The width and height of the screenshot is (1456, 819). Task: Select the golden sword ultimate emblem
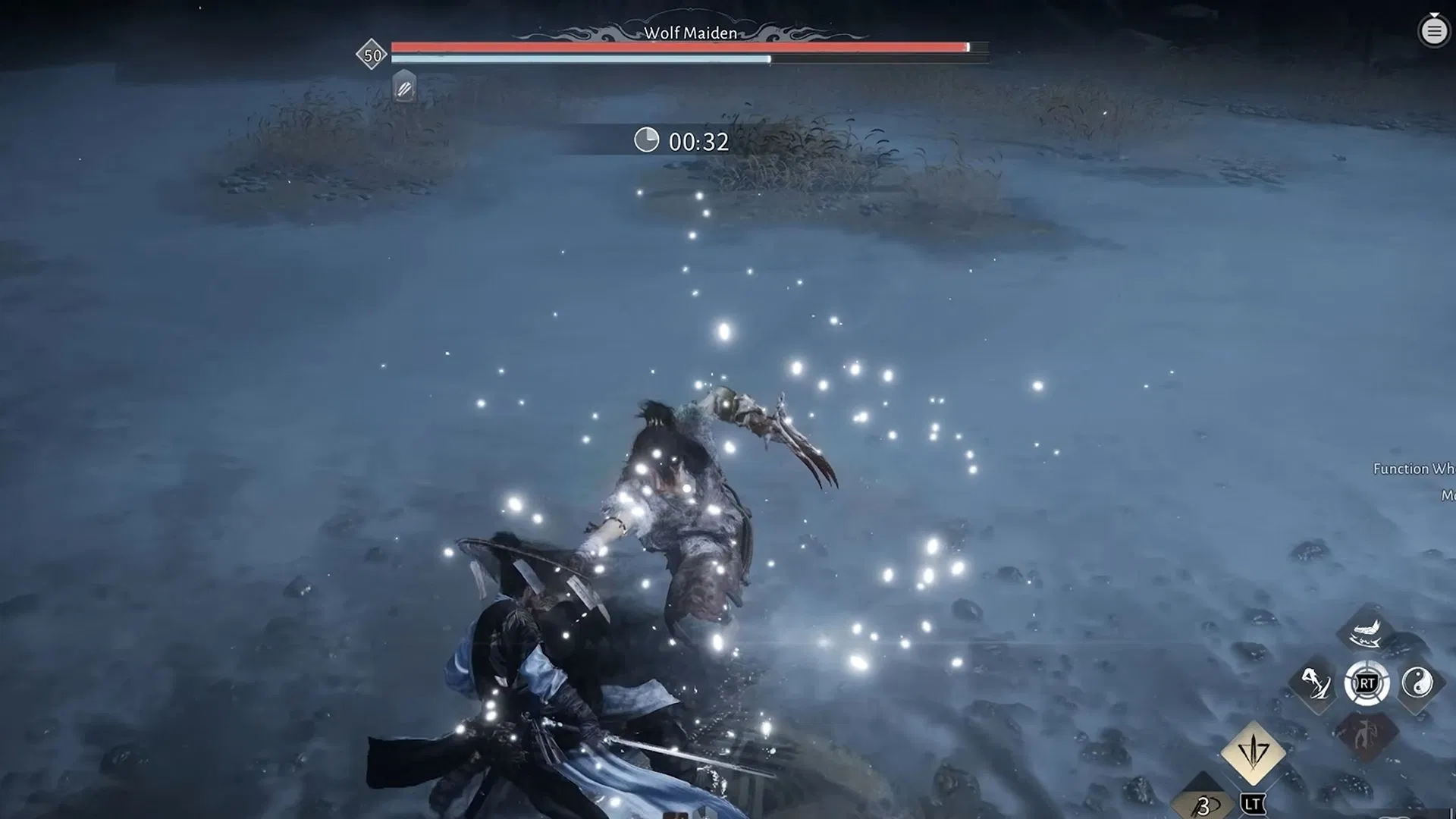(1253, 755)
